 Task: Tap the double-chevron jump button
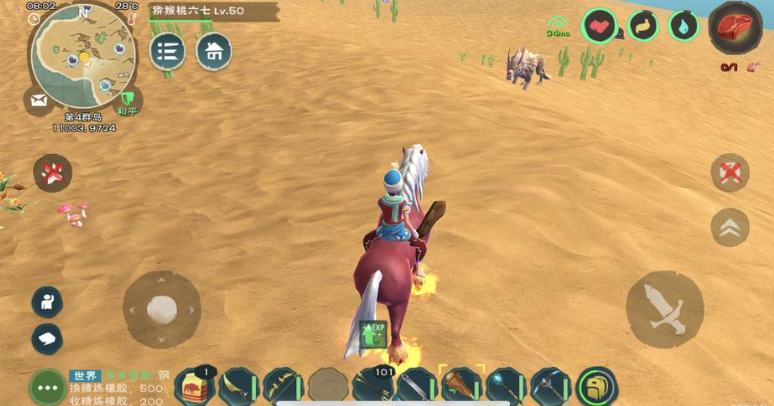click(x=729, y=227)
